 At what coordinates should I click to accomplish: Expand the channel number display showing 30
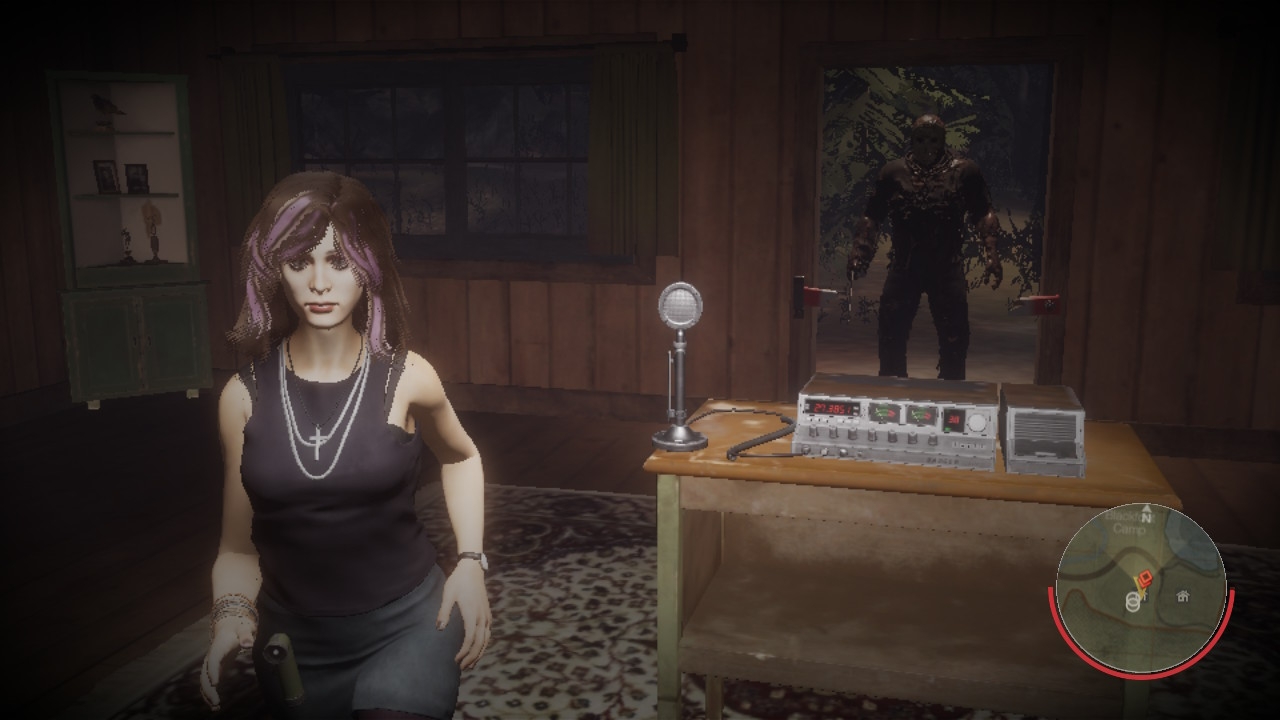pyautogui.click(x=955, y=419)
